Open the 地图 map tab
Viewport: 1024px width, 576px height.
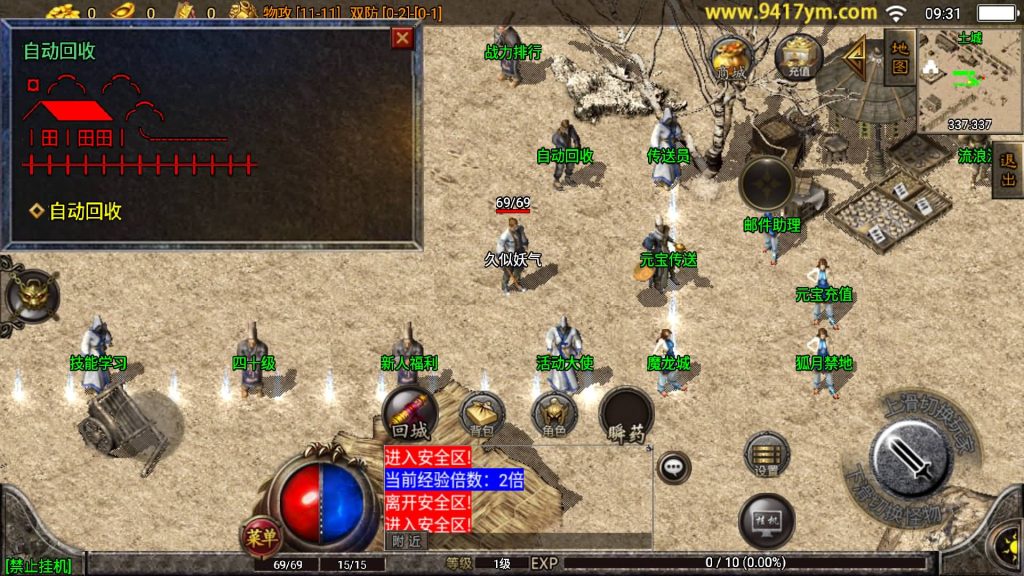(900, 57)
